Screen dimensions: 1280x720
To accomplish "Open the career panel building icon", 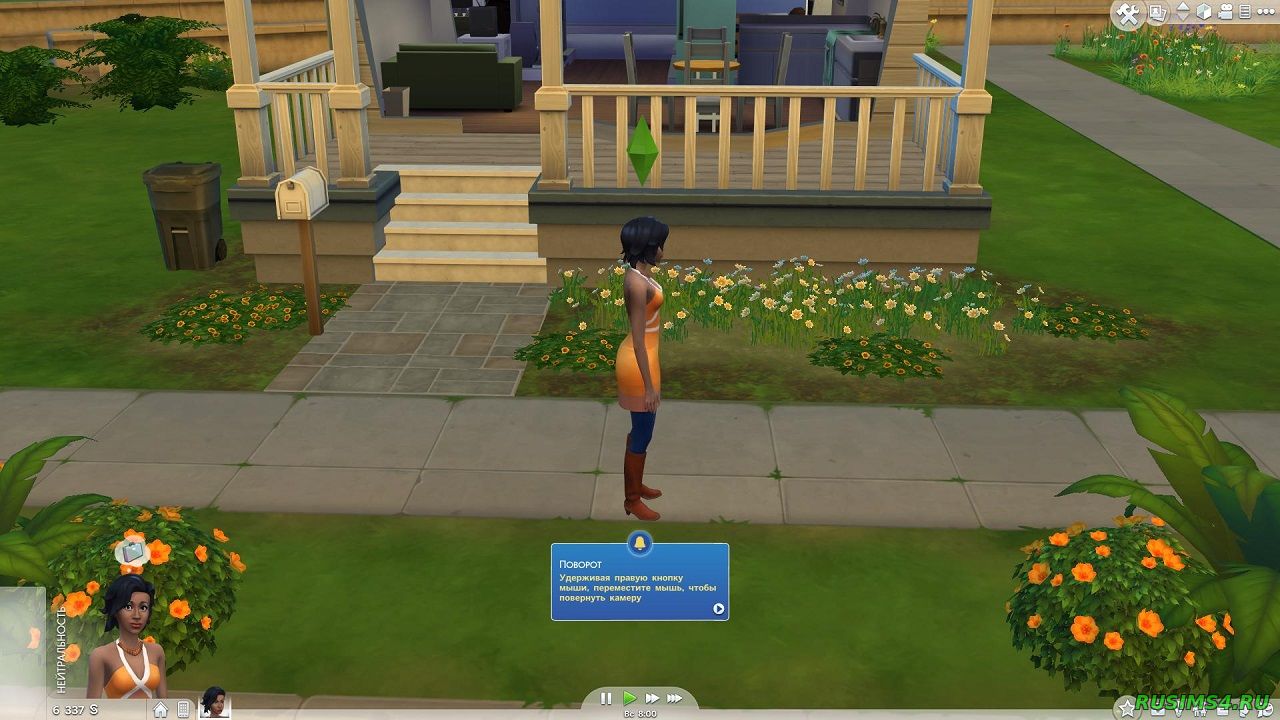I will pyautogui.click(x=183, y=710).
